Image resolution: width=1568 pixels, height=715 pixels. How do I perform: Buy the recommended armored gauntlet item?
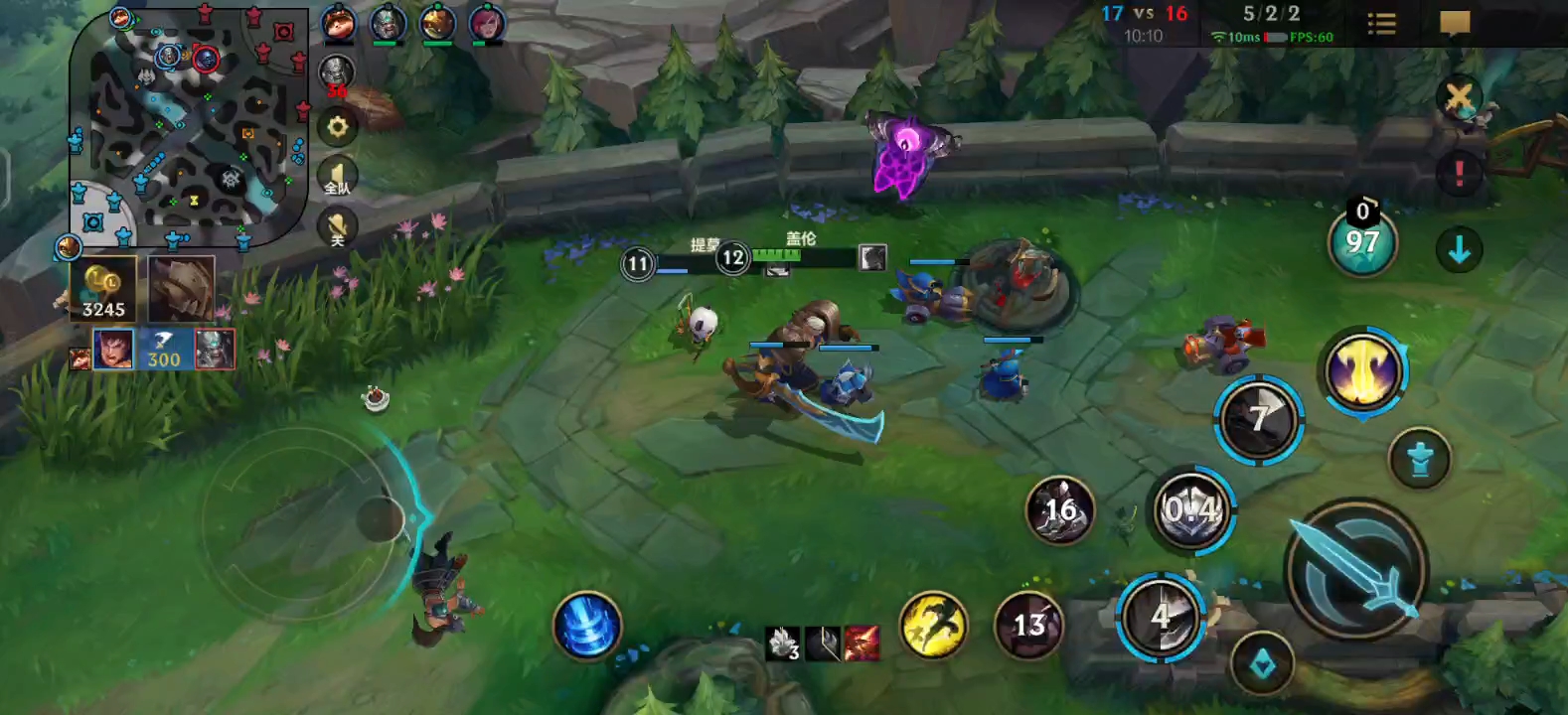182,288
